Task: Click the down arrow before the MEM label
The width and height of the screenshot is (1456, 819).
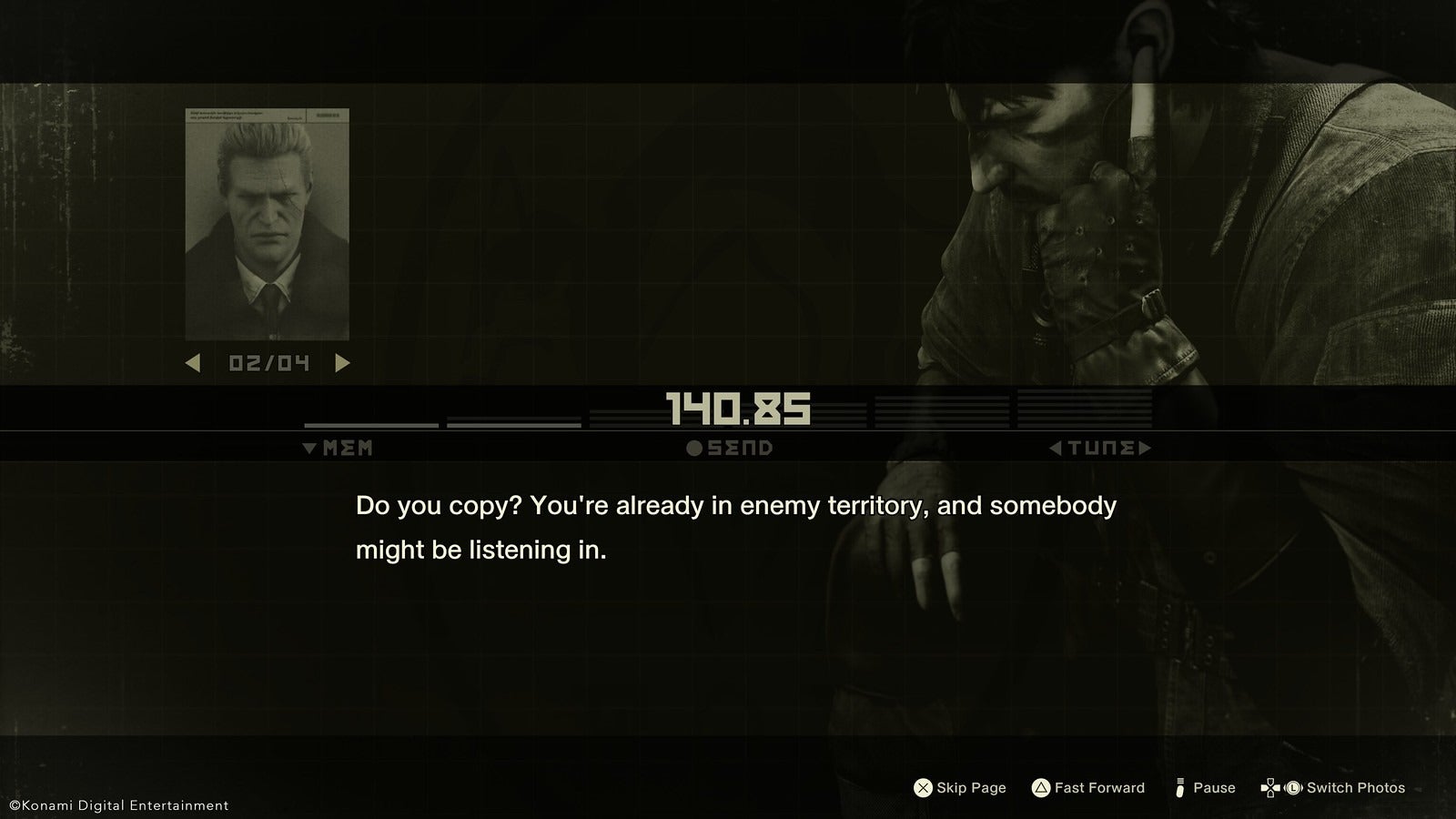Action: tap(308, 448)
